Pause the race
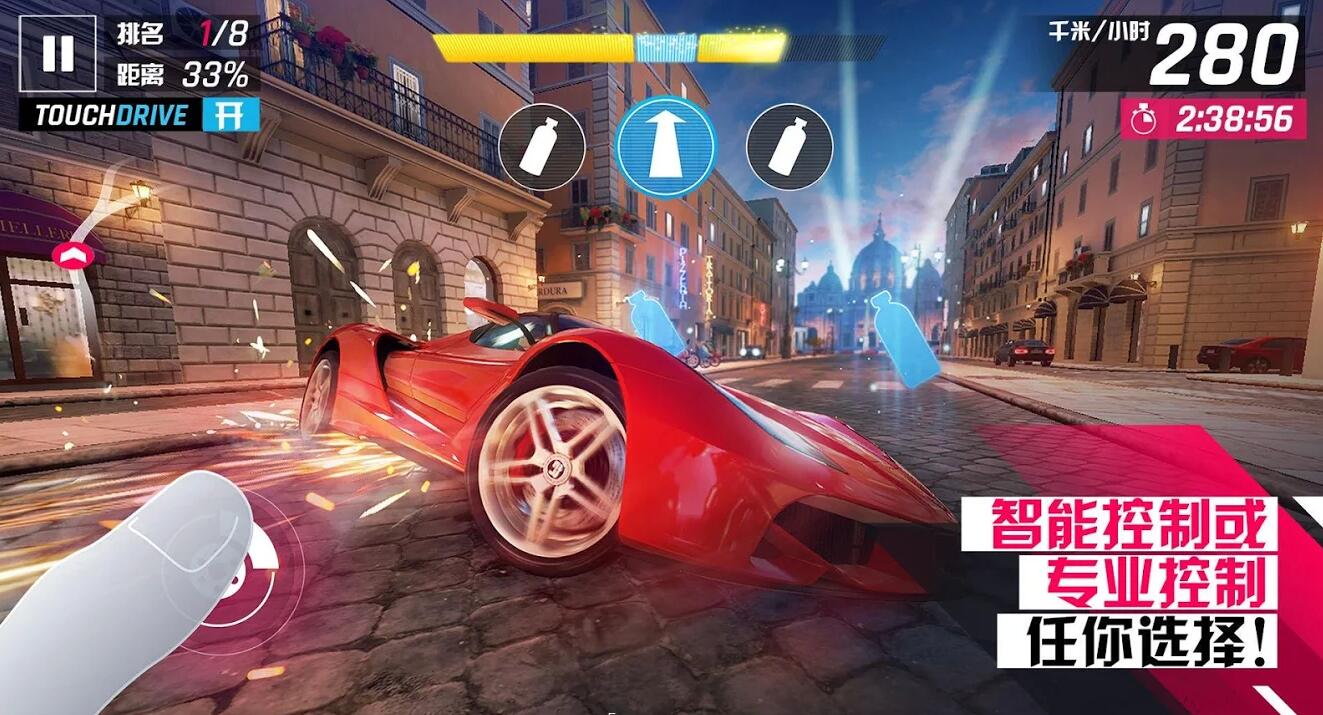The height and width of the screenshot is (715, 1323). [58, 53]
